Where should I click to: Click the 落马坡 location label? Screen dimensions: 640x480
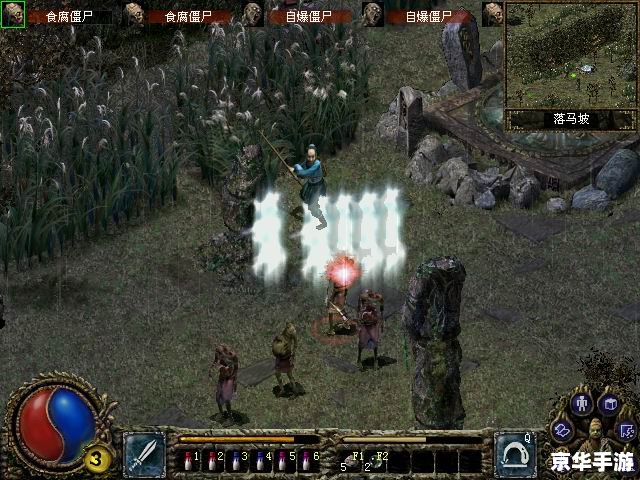(571, 119)
